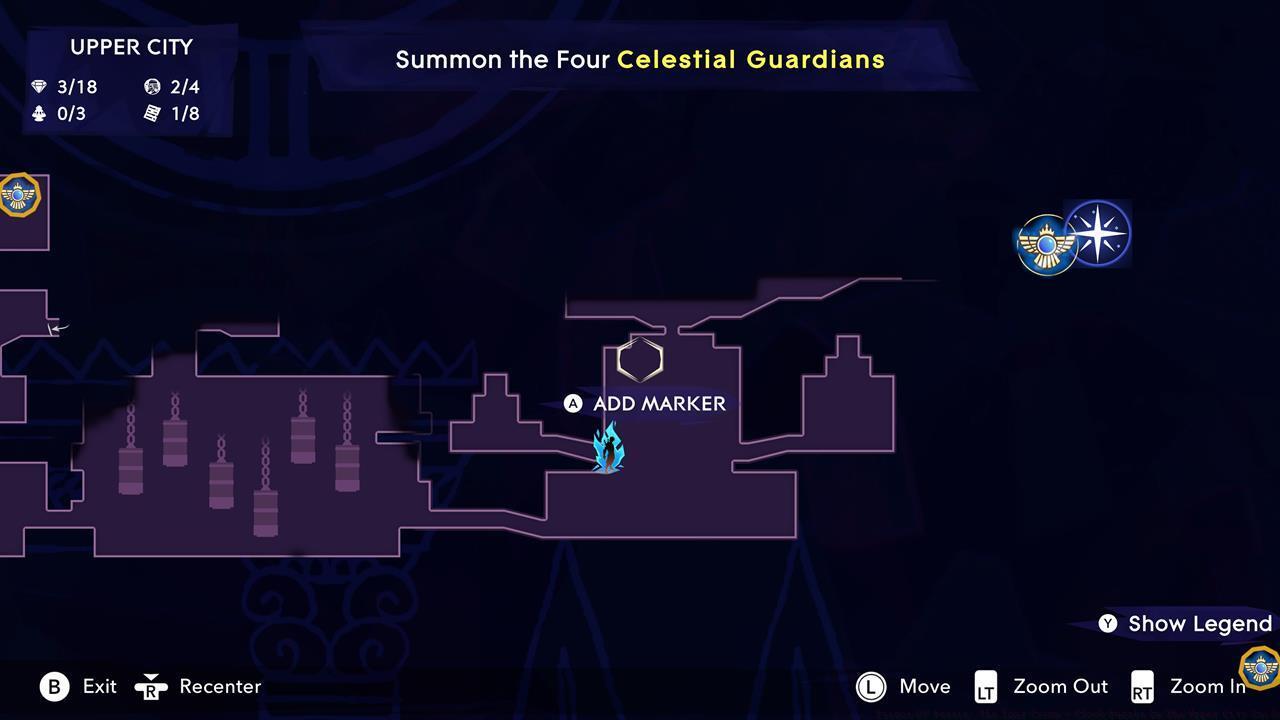Click the lore scroll counter icon
1280x720 pixels.
[152, 114]
